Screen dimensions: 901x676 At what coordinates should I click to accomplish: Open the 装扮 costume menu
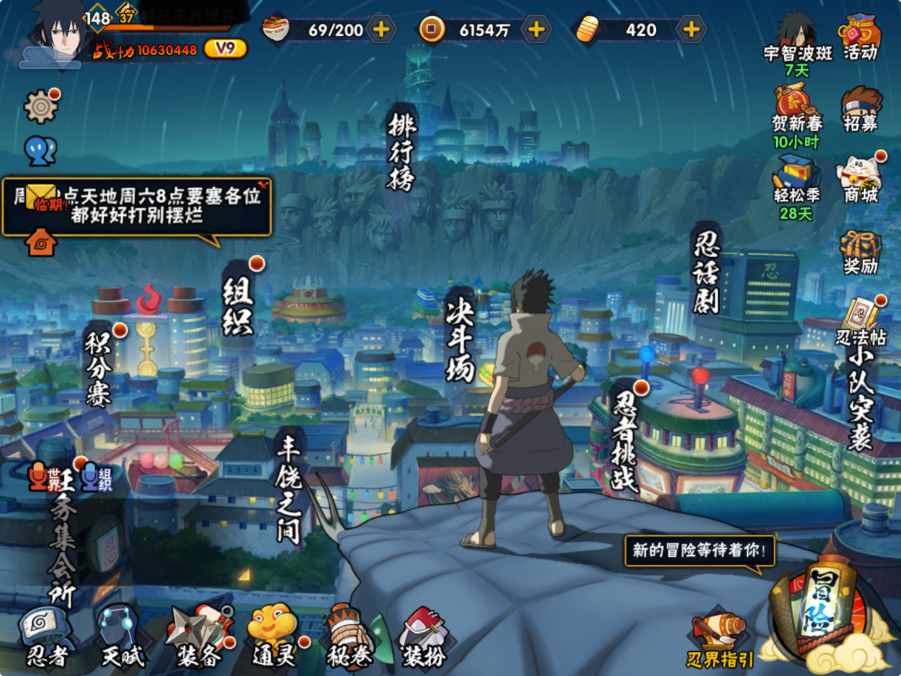click(423, 636)
